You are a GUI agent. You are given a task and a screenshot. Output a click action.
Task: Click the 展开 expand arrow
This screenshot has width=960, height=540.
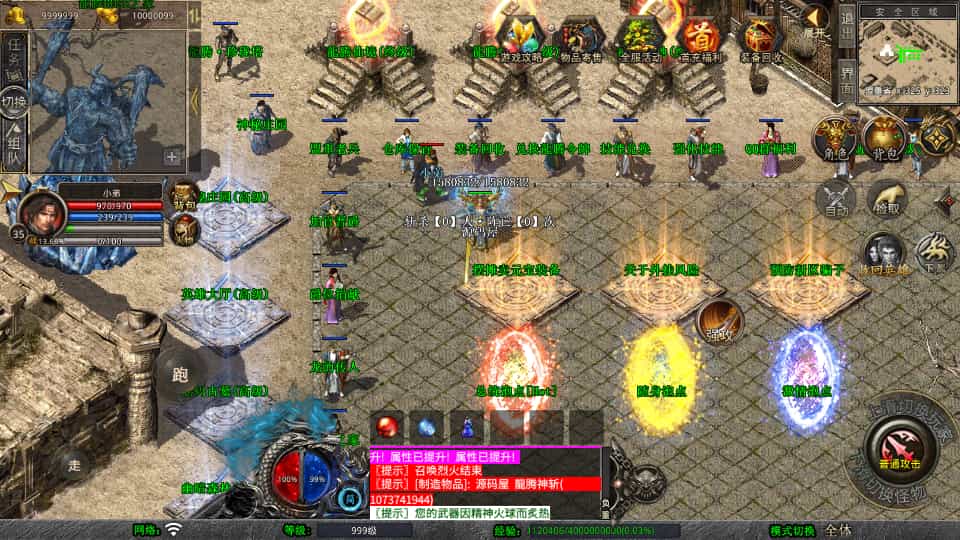pyautogui.click(x=816, y=20)
